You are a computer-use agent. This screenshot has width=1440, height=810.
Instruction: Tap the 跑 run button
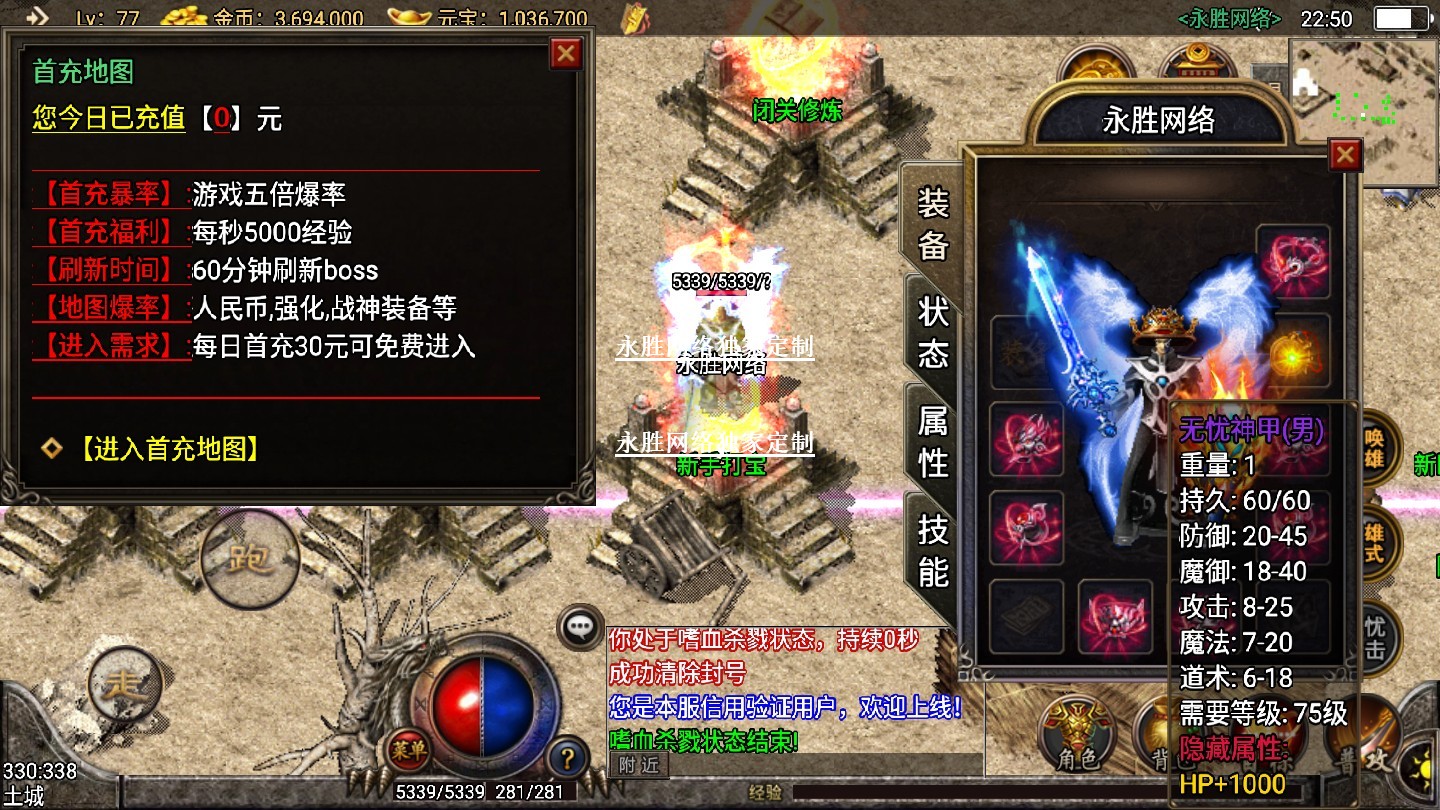point(250,558)
